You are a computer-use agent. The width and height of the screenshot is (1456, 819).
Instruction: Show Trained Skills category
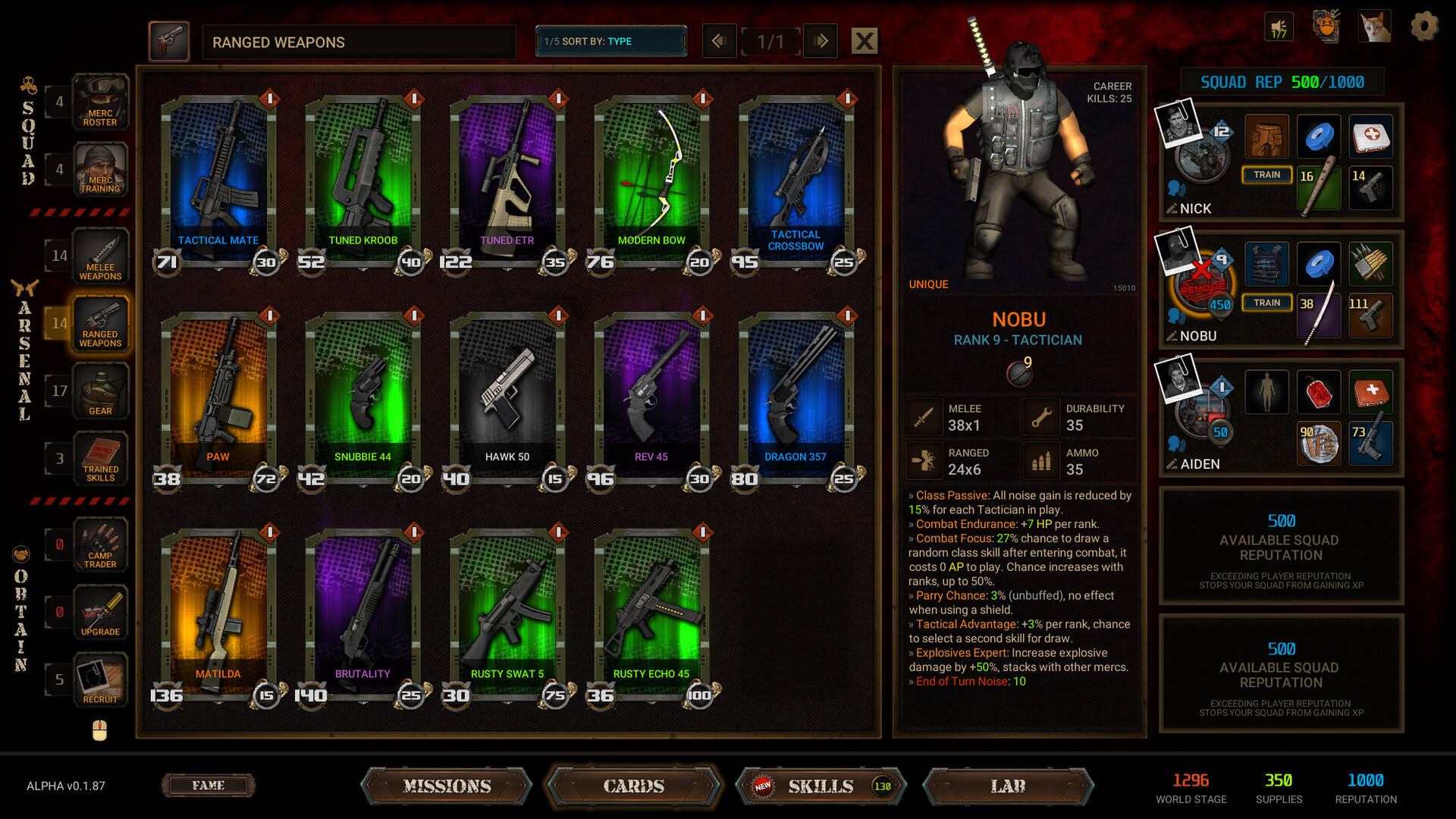[100, 459]
